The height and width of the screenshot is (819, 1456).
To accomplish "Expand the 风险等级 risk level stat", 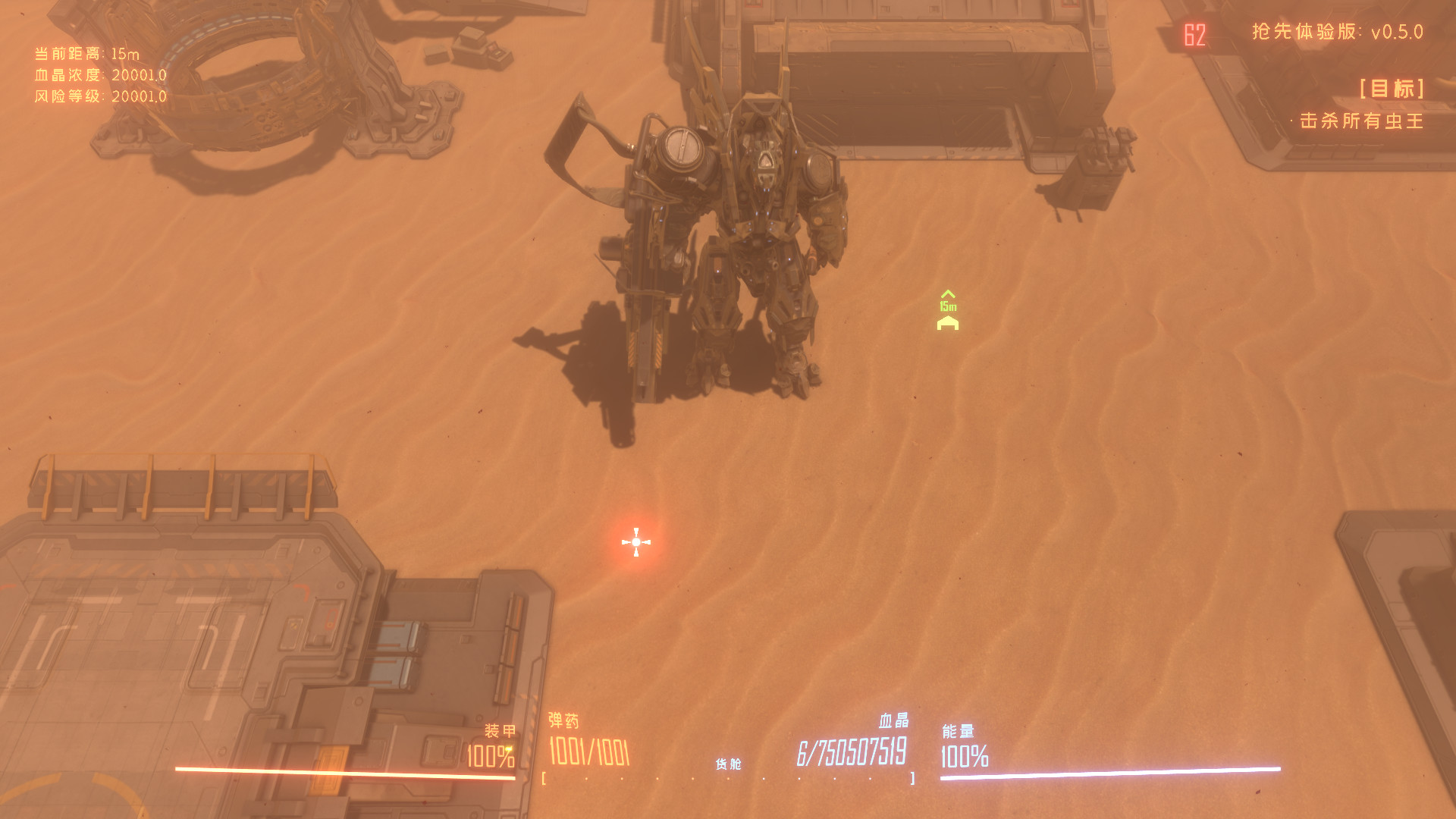I will [x=99, y=97].
